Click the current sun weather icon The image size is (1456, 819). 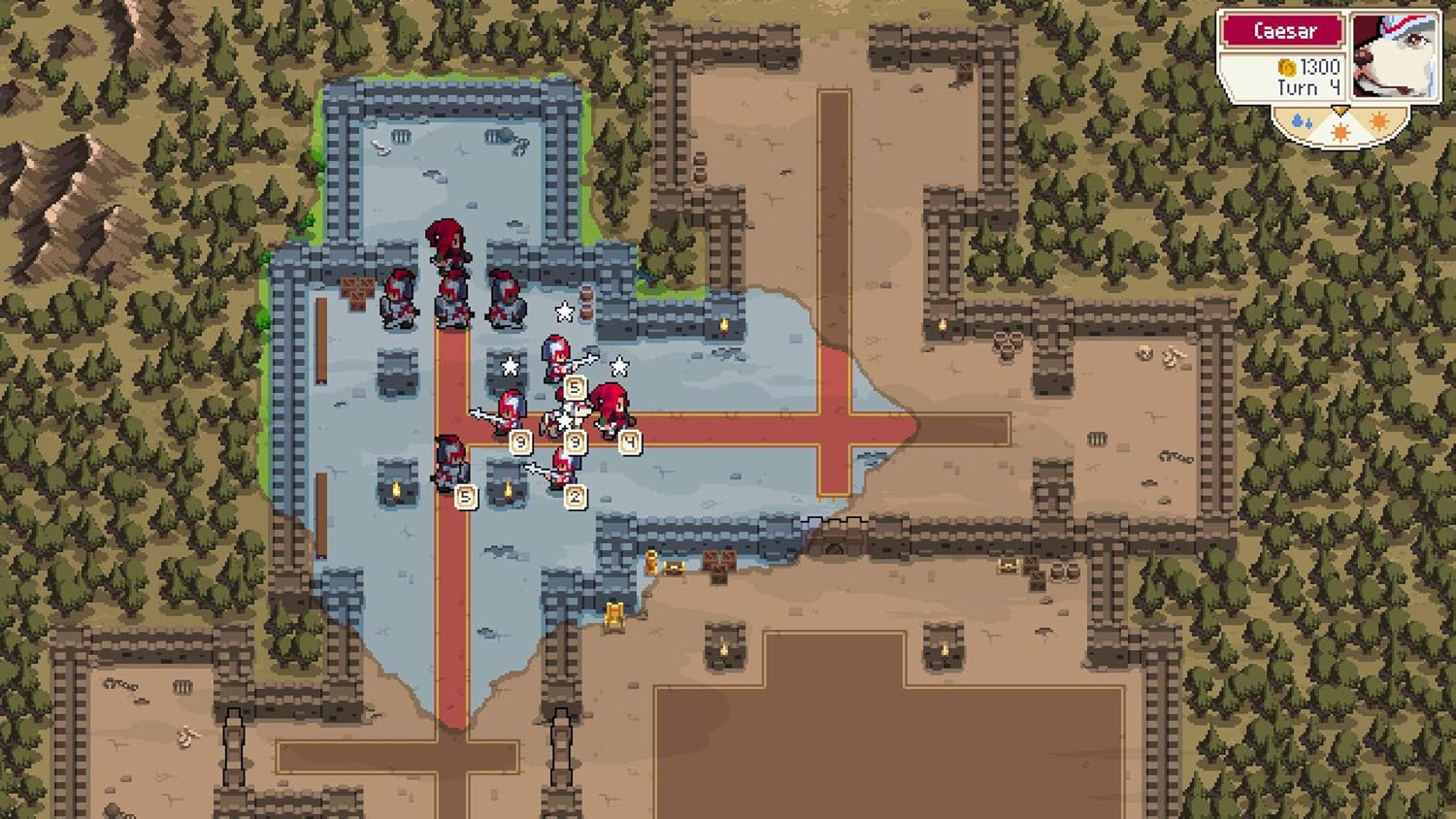[x=1340, y=131]
